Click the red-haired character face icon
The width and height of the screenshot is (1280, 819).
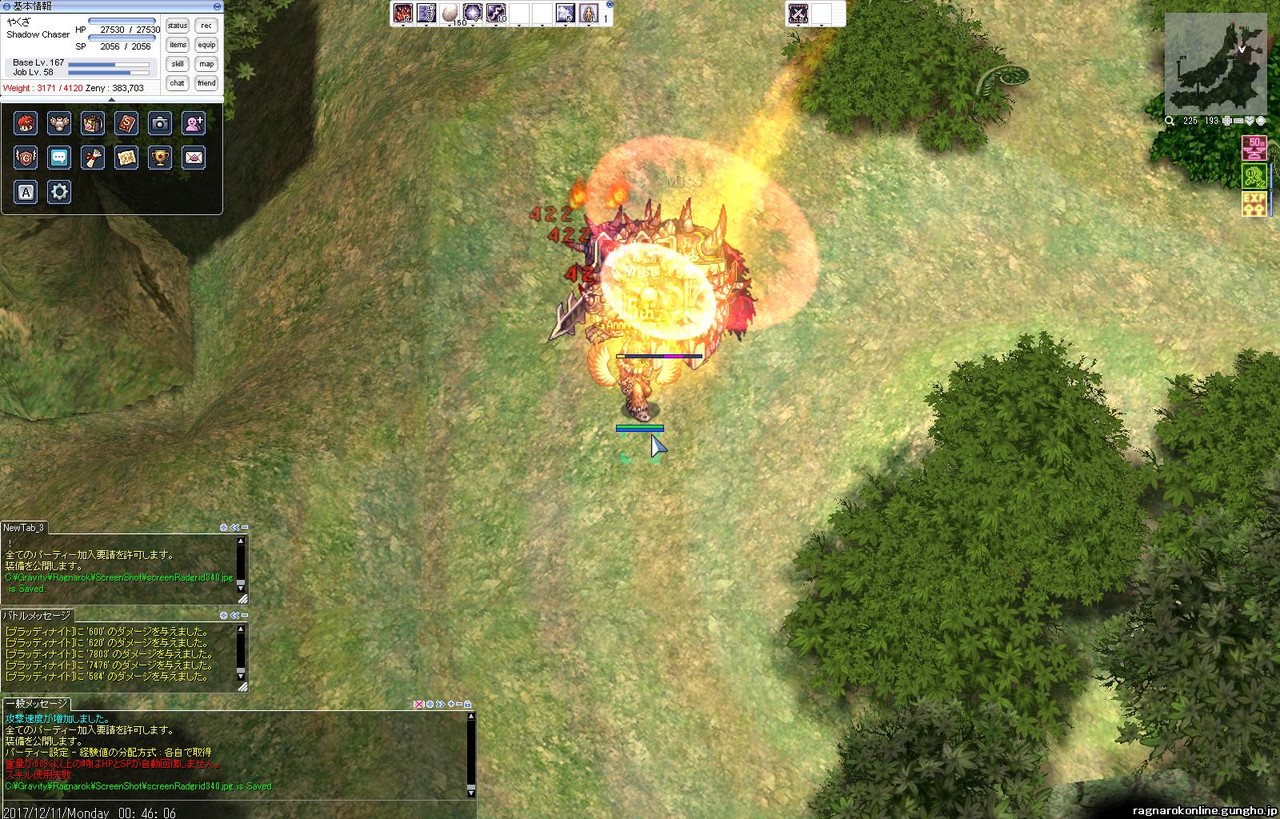coord(26,123)
